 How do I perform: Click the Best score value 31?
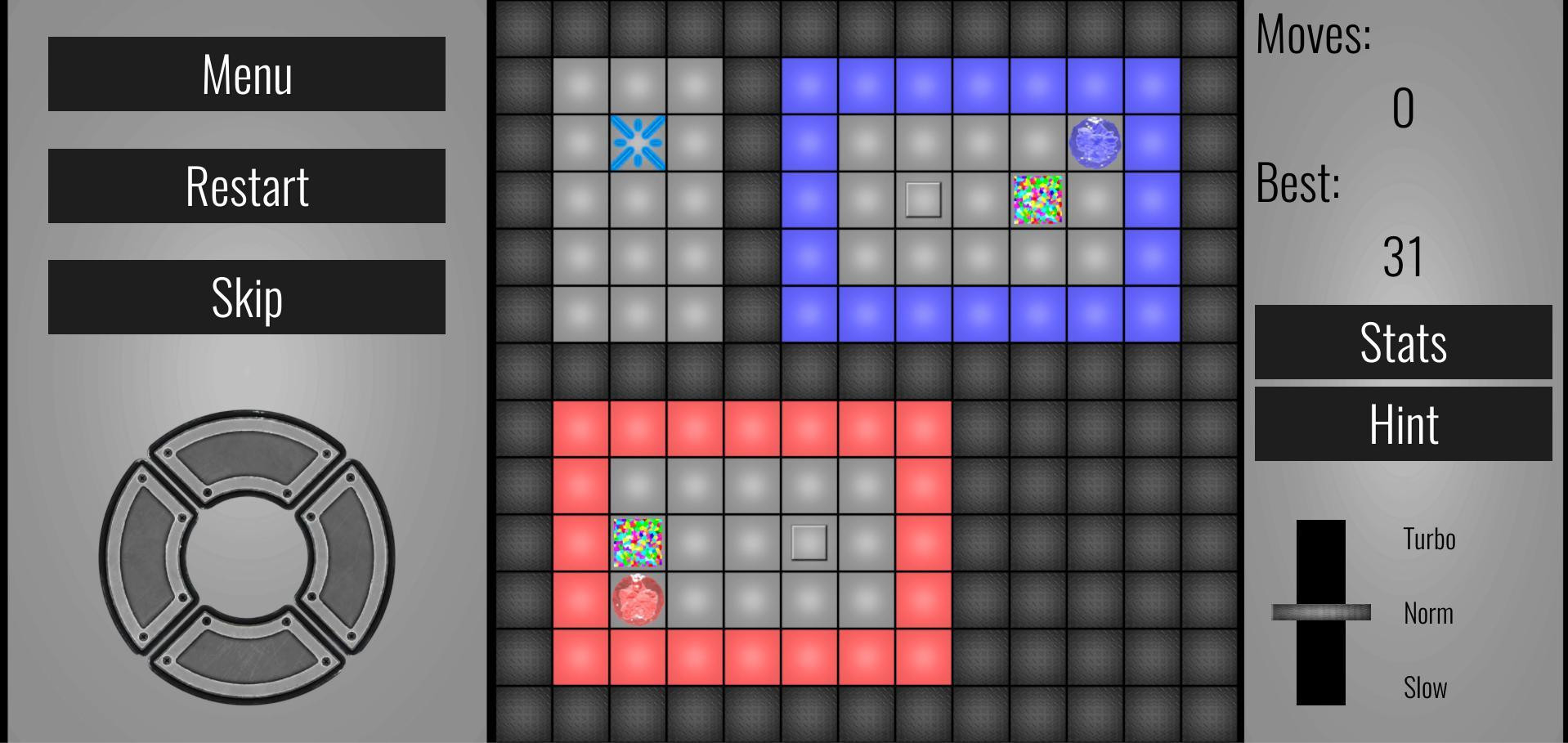tap(1404, 257)
